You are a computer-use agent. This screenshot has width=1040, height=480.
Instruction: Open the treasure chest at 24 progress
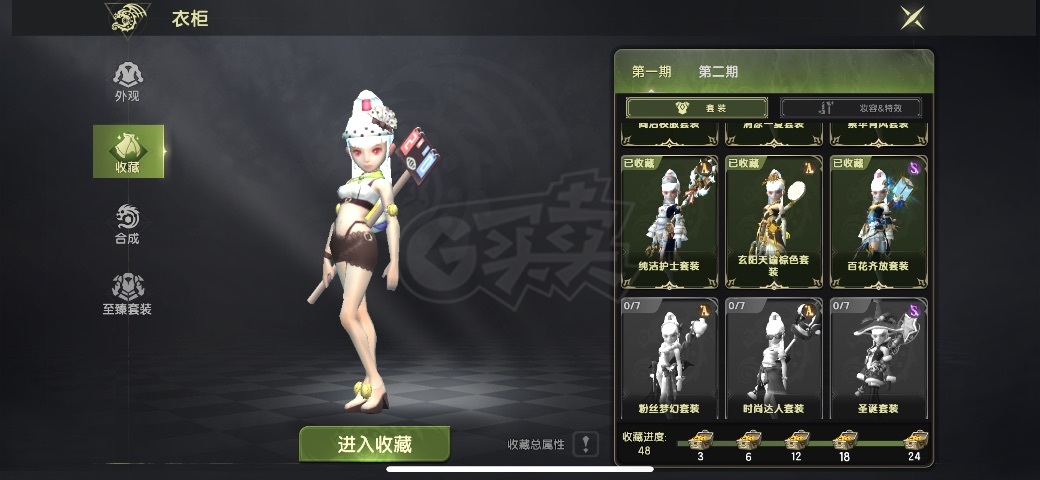[x=914, y=440]
